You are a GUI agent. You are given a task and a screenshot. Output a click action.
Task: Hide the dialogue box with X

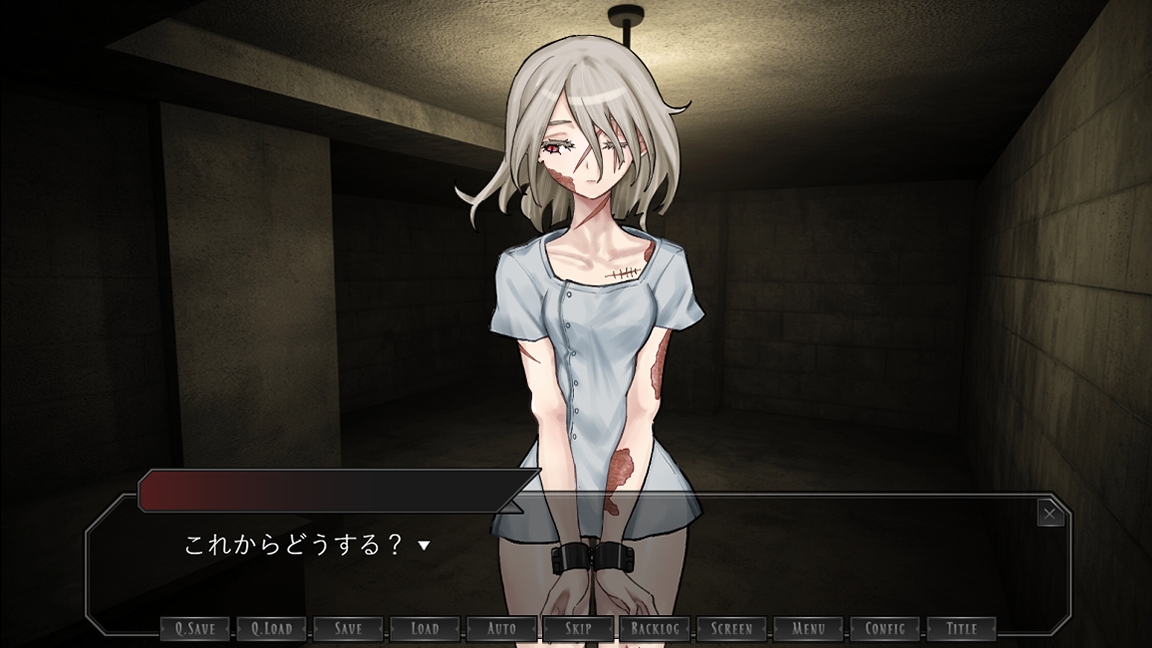(1050, 514)
